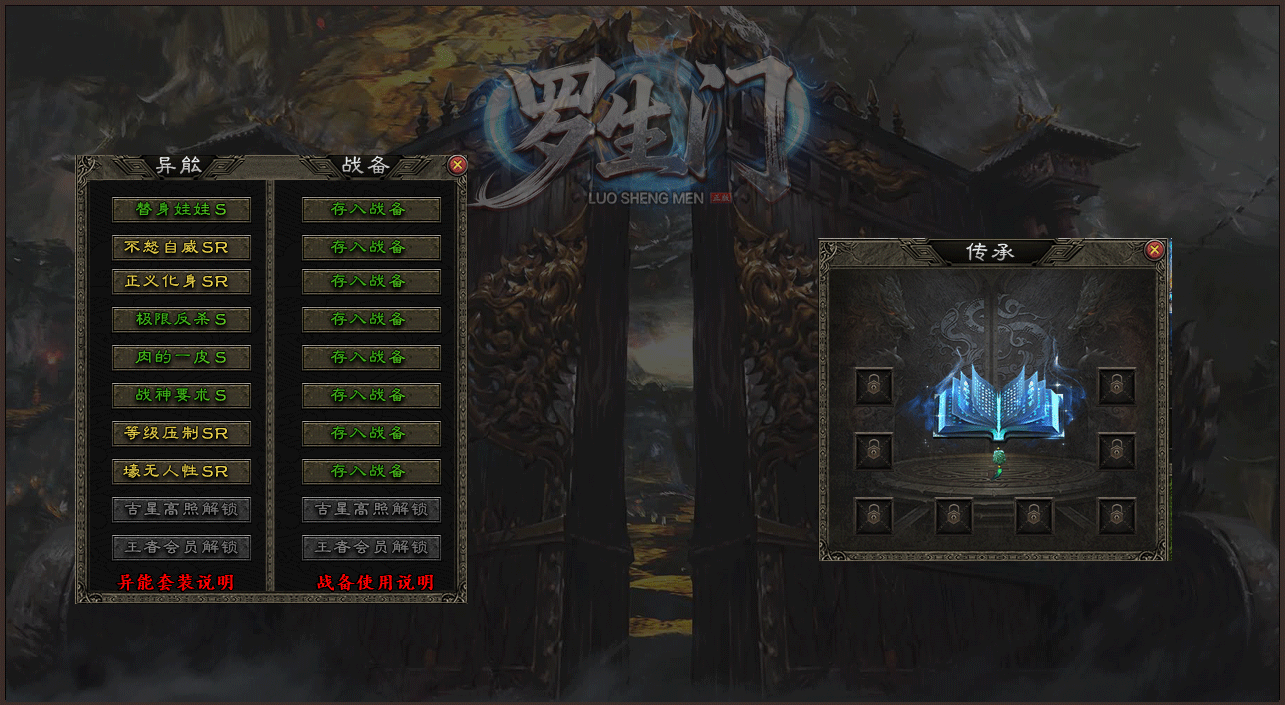
Task: Select the 替身娃娃S ability button
Action: pyautogui.click(x=181, y=210)
